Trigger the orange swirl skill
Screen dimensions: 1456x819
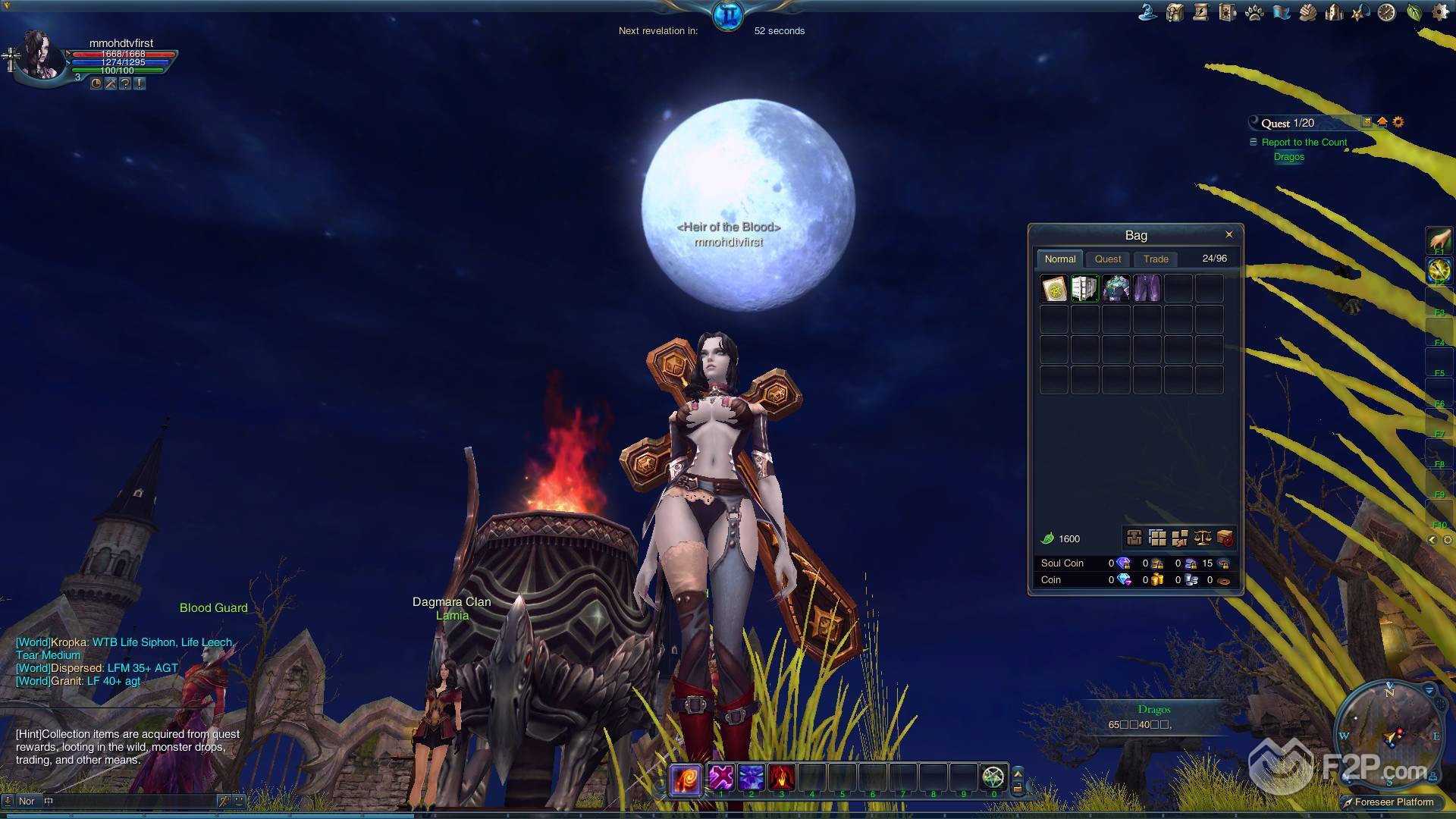pos(685,778)
